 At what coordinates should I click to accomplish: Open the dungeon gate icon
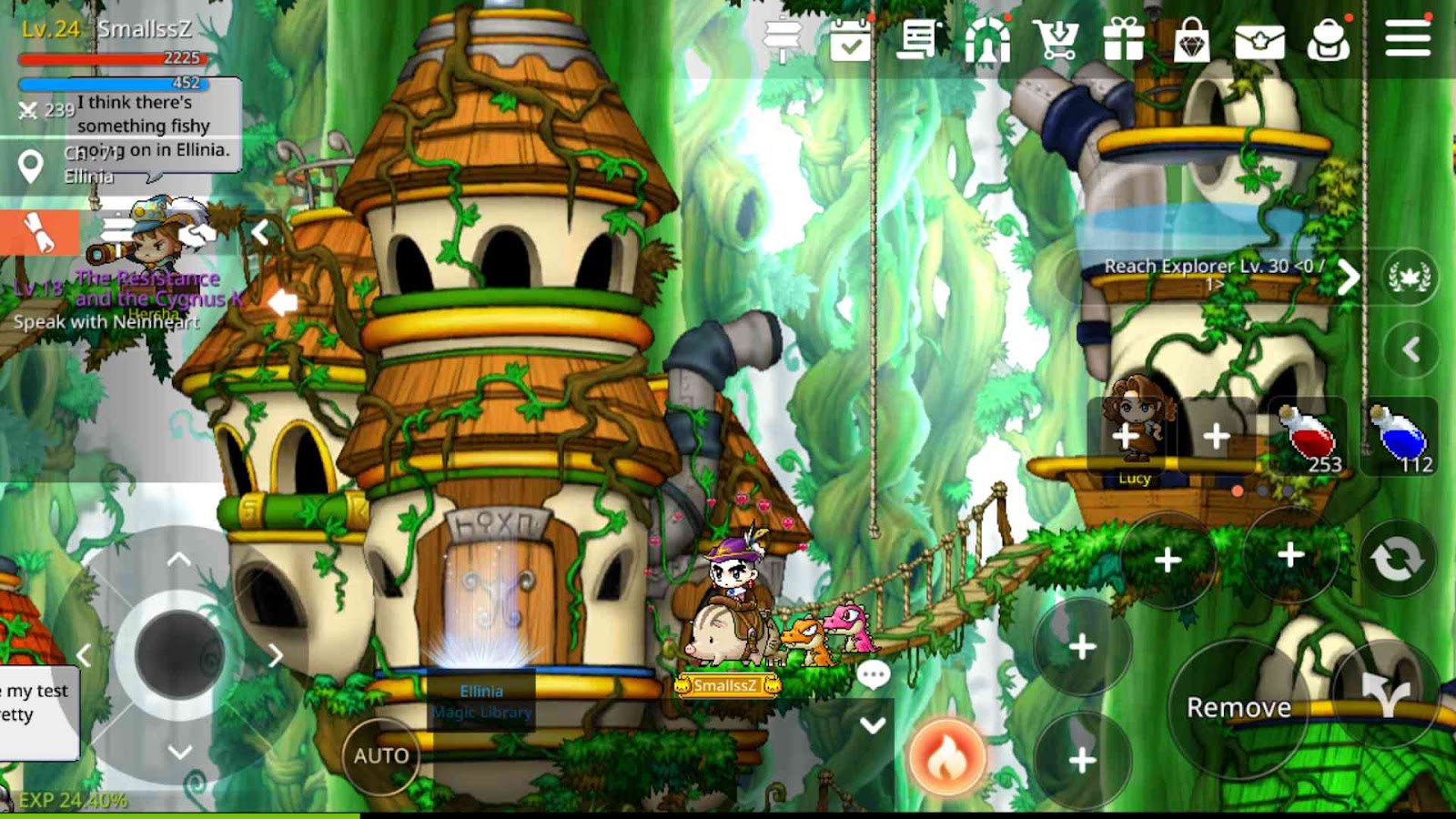(x=987, y=41)
